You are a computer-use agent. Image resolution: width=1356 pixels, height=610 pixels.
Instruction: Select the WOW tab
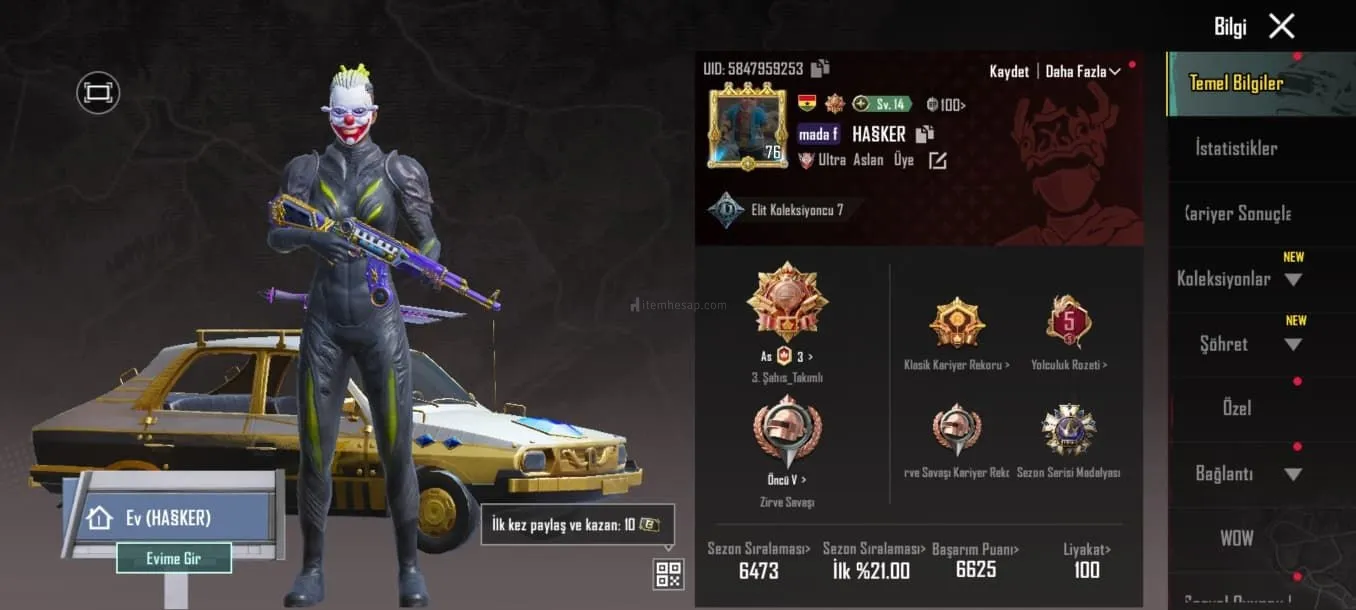click(1237, 538)
